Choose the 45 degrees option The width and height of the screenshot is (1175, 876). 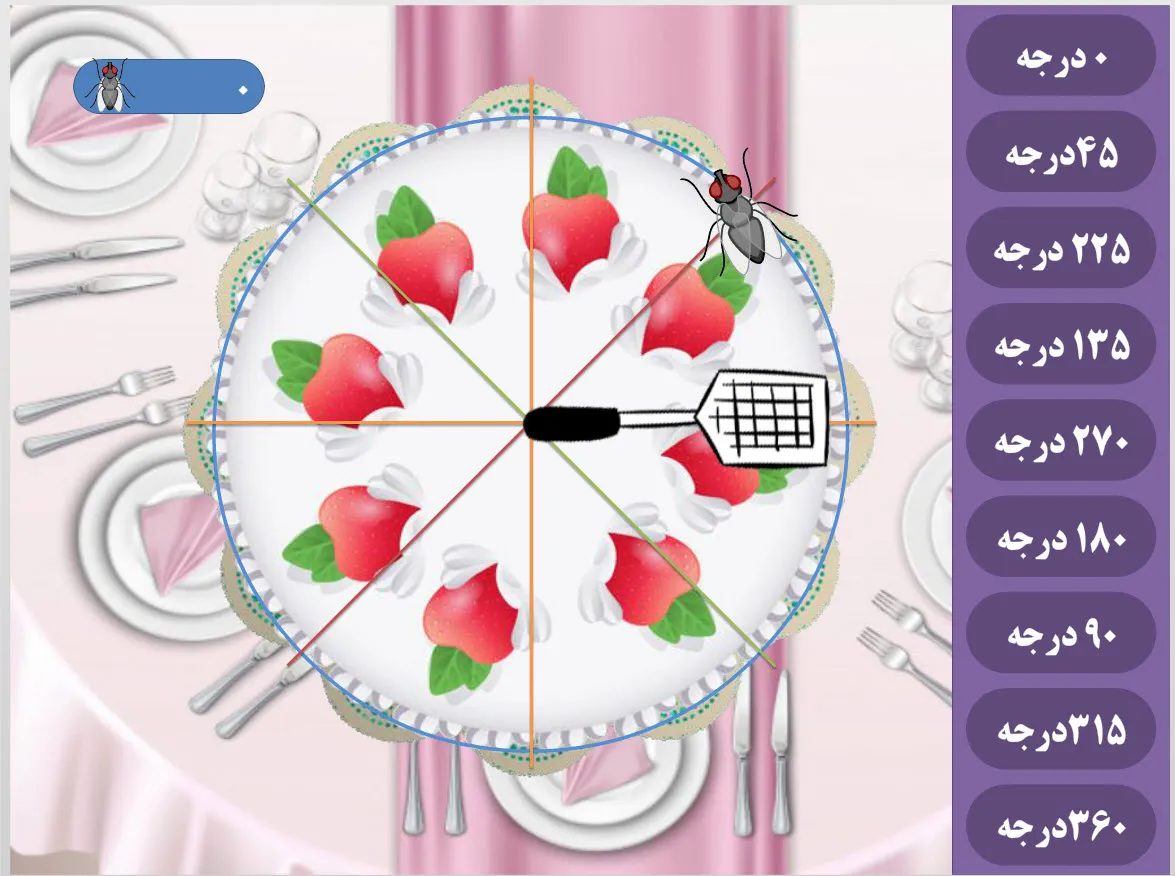point(1061,153)
